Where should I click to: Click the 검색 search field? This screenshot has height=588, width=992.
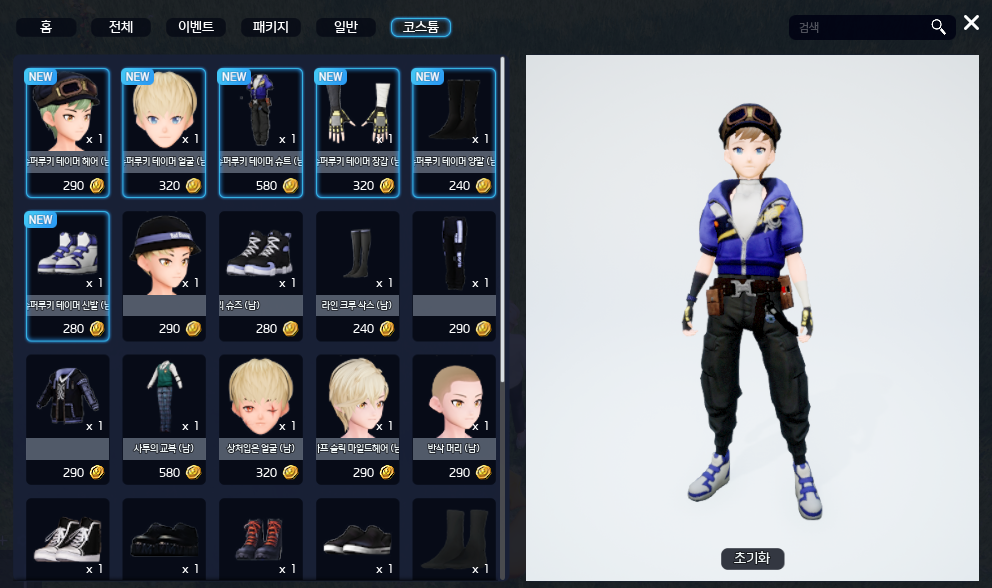click(x=858, y=27)
